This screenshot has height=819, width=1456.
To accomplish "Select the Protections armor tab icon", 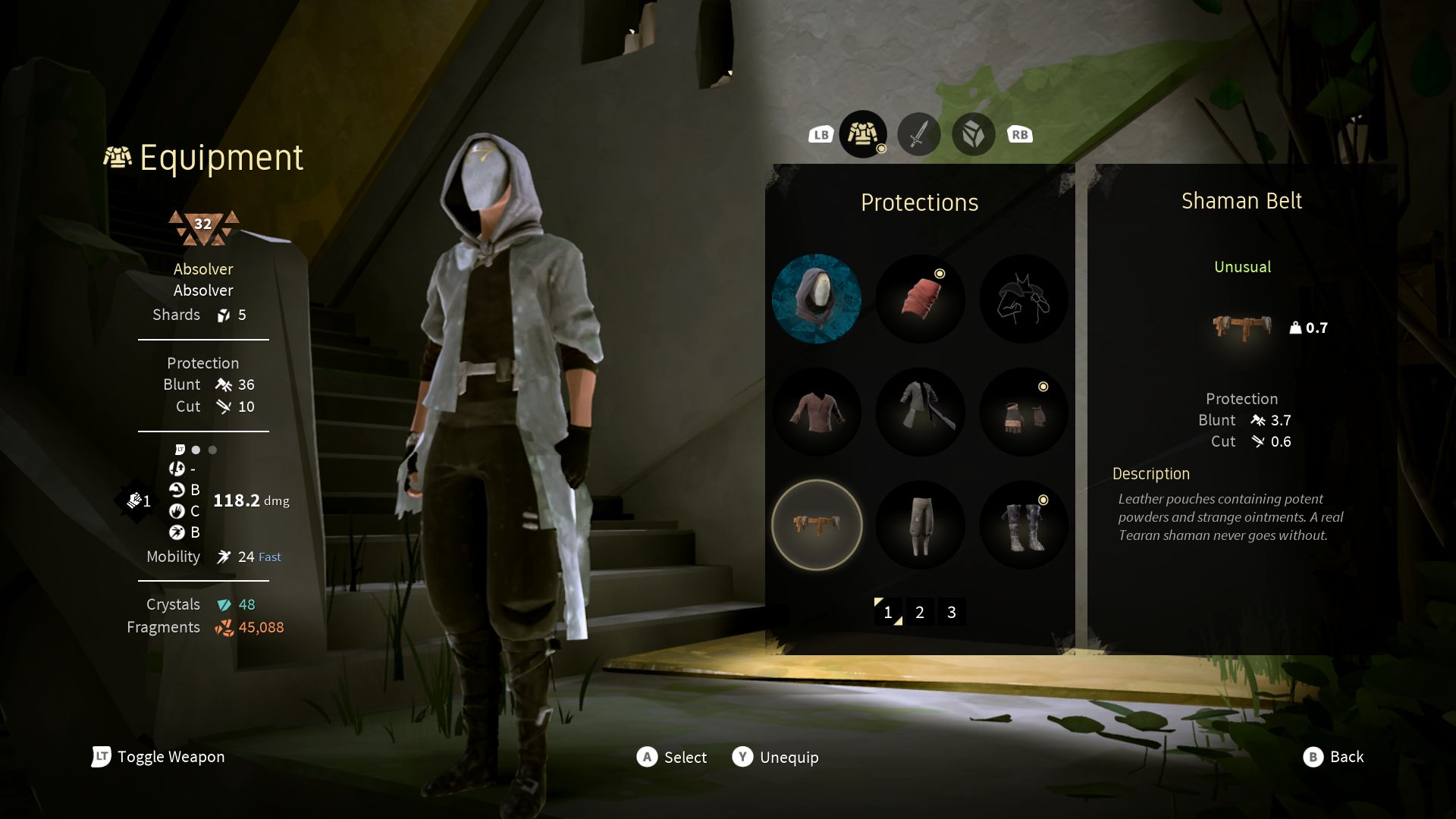I will [863, 133].
